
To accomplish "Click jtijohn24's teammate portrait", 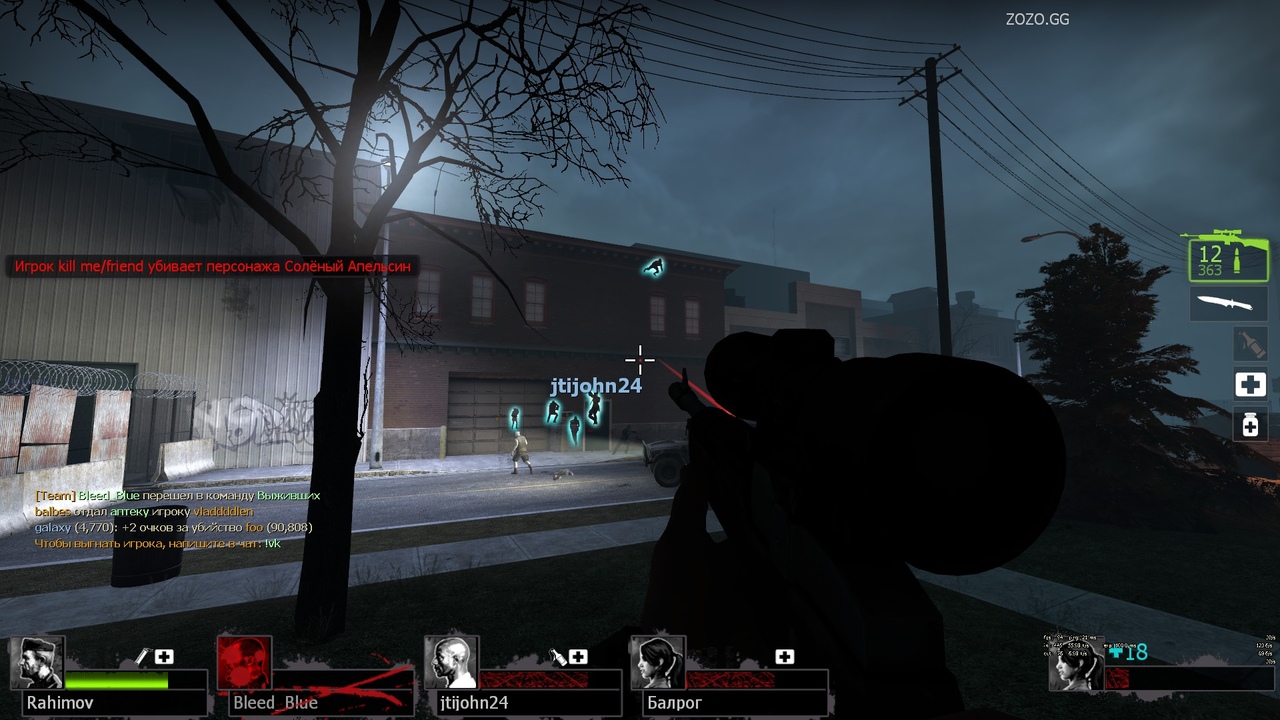I will [x=451, y=663].
